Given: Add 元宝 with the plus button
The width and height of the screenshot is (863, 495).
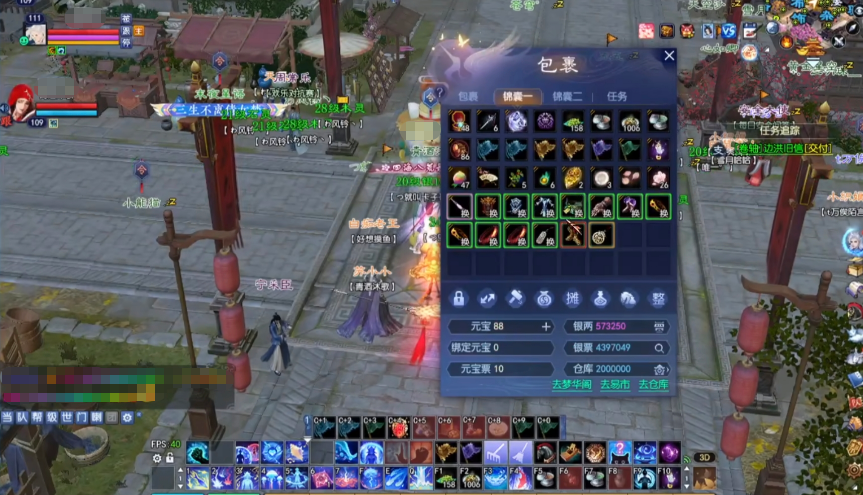Looking at the screenshot, I should [546, 326].
